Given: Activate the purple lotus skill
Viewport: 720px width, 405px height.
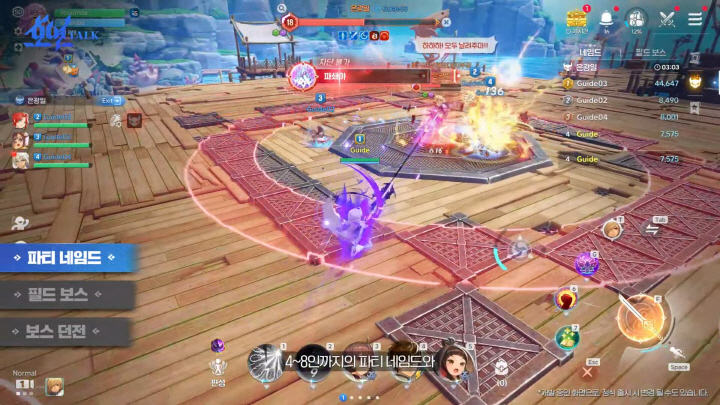Looking at the screenshot, I should tap(585, 265).
